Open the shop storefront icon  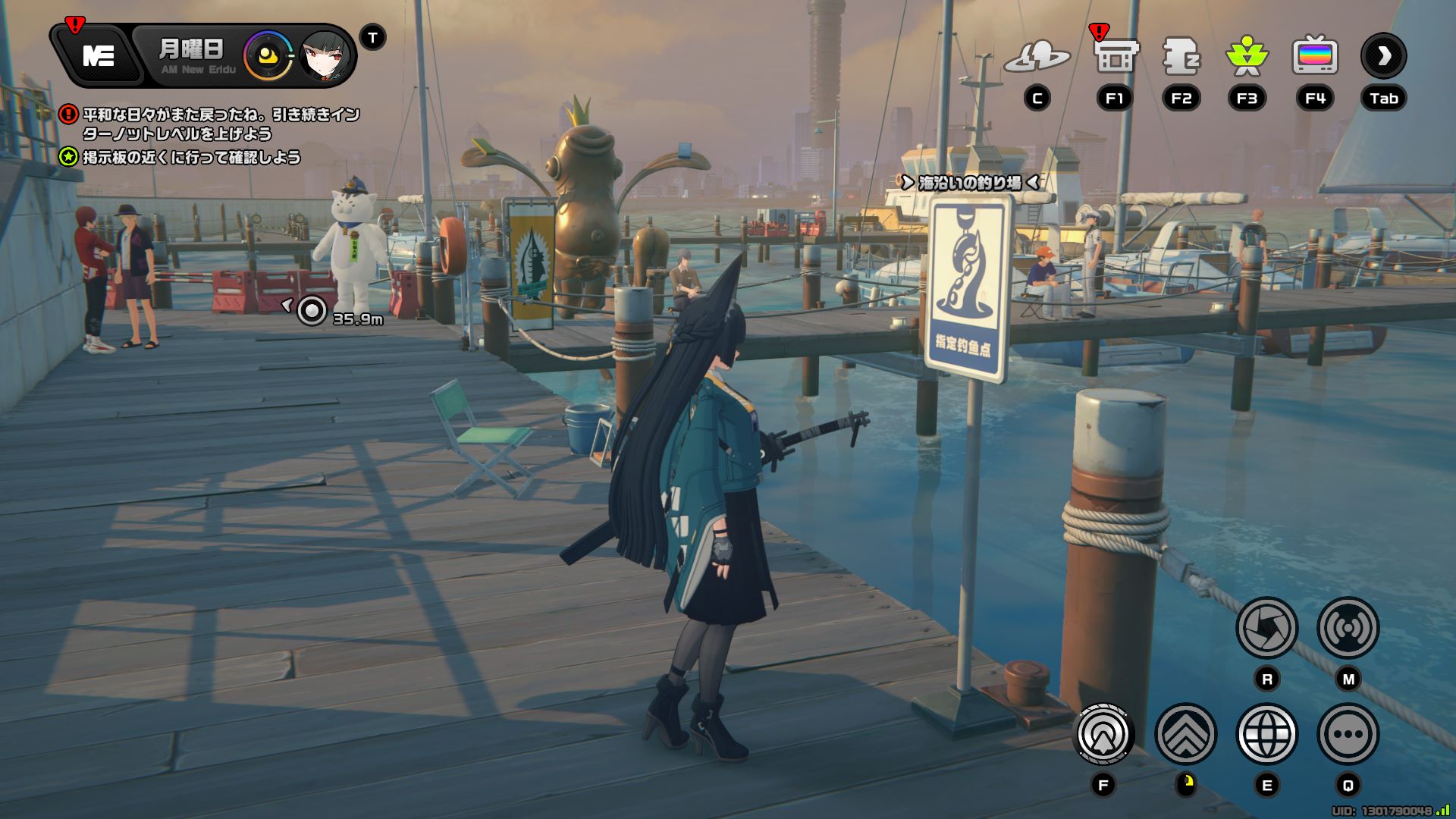[1116, 56]
